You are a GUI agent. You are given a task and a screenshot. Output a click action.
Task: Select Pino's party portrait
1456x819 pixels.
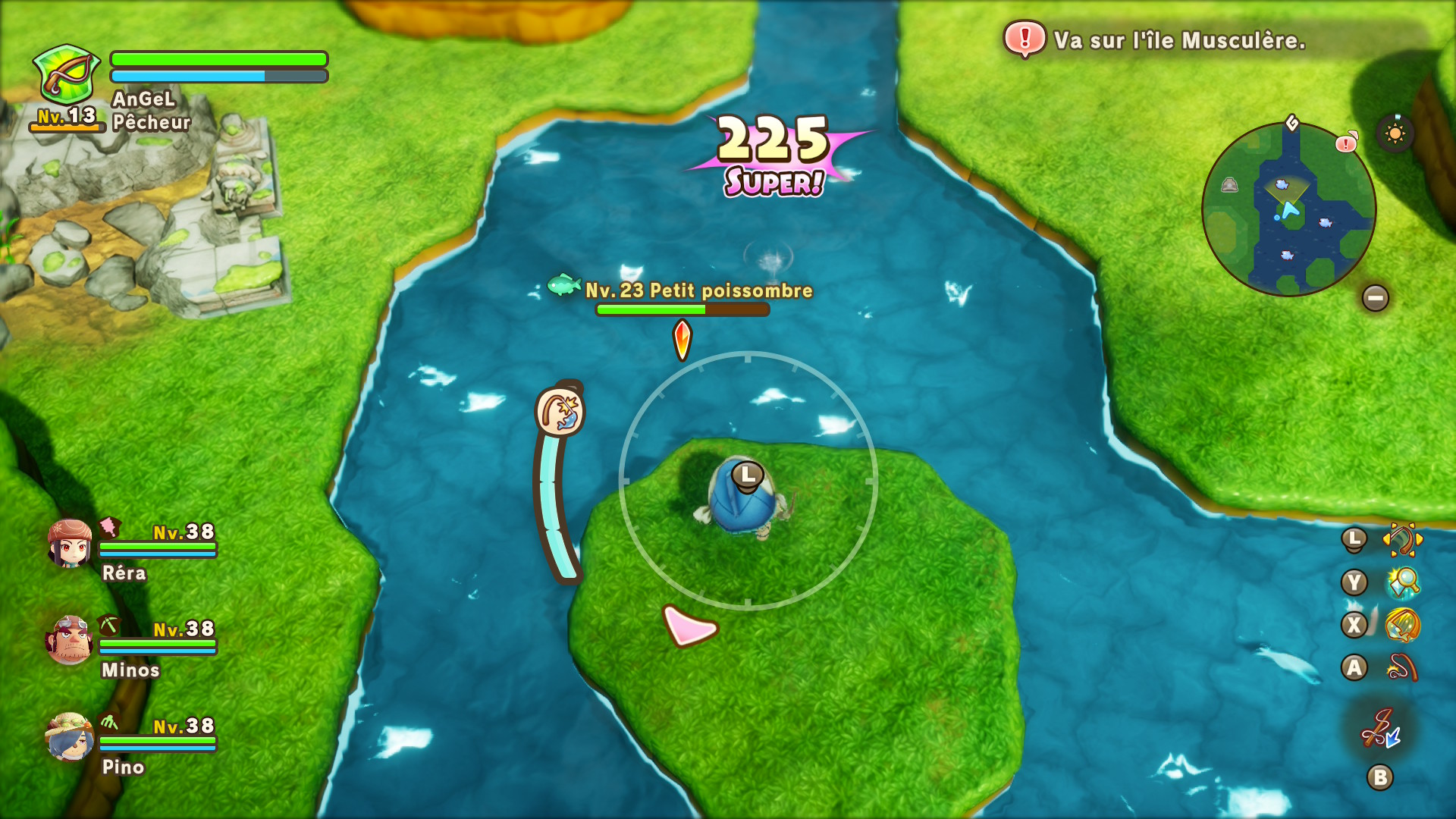pos(70,736)
